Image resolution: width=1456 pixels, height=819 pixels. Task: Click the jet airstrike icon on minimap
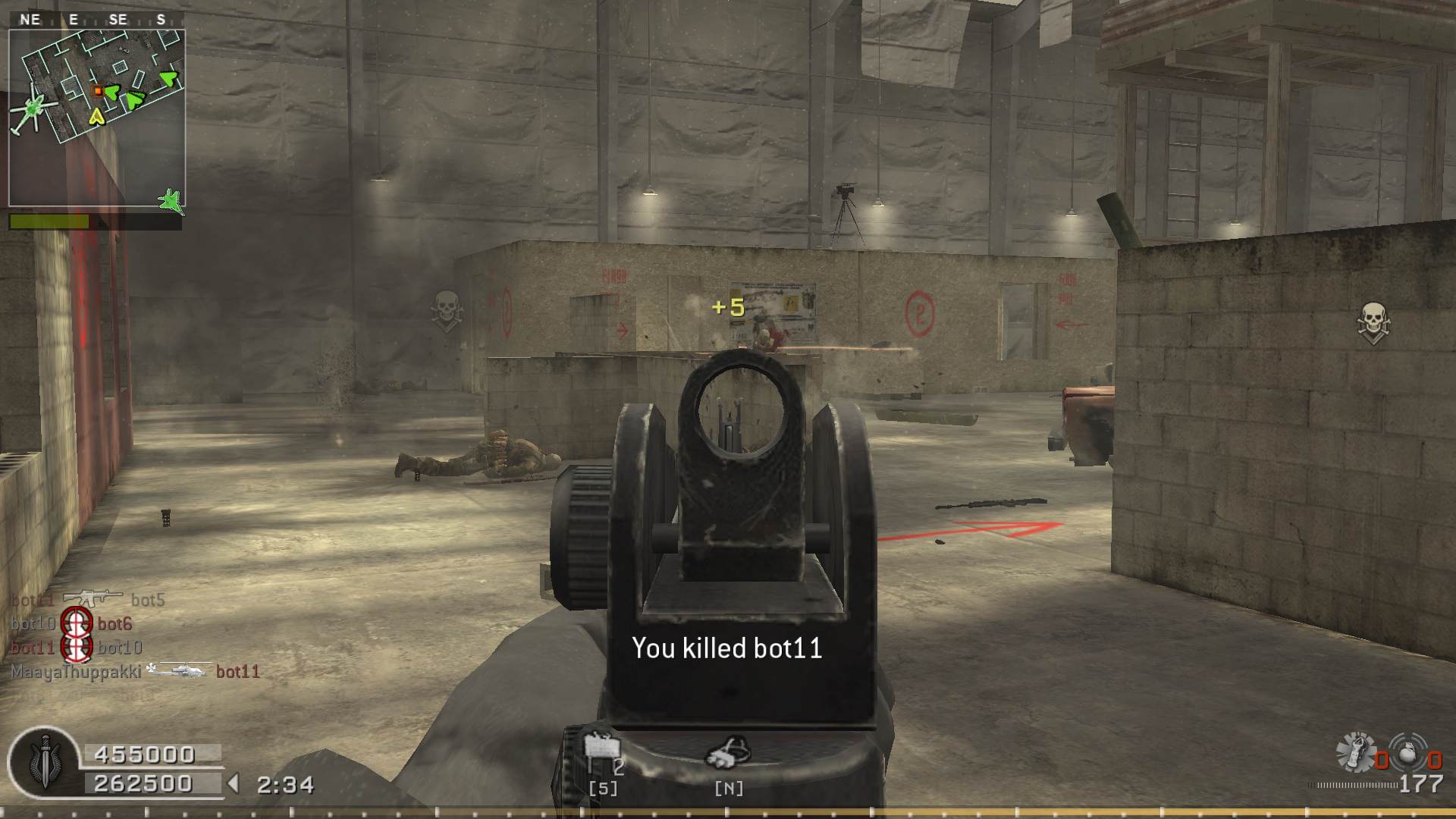(x=171, y=201)
